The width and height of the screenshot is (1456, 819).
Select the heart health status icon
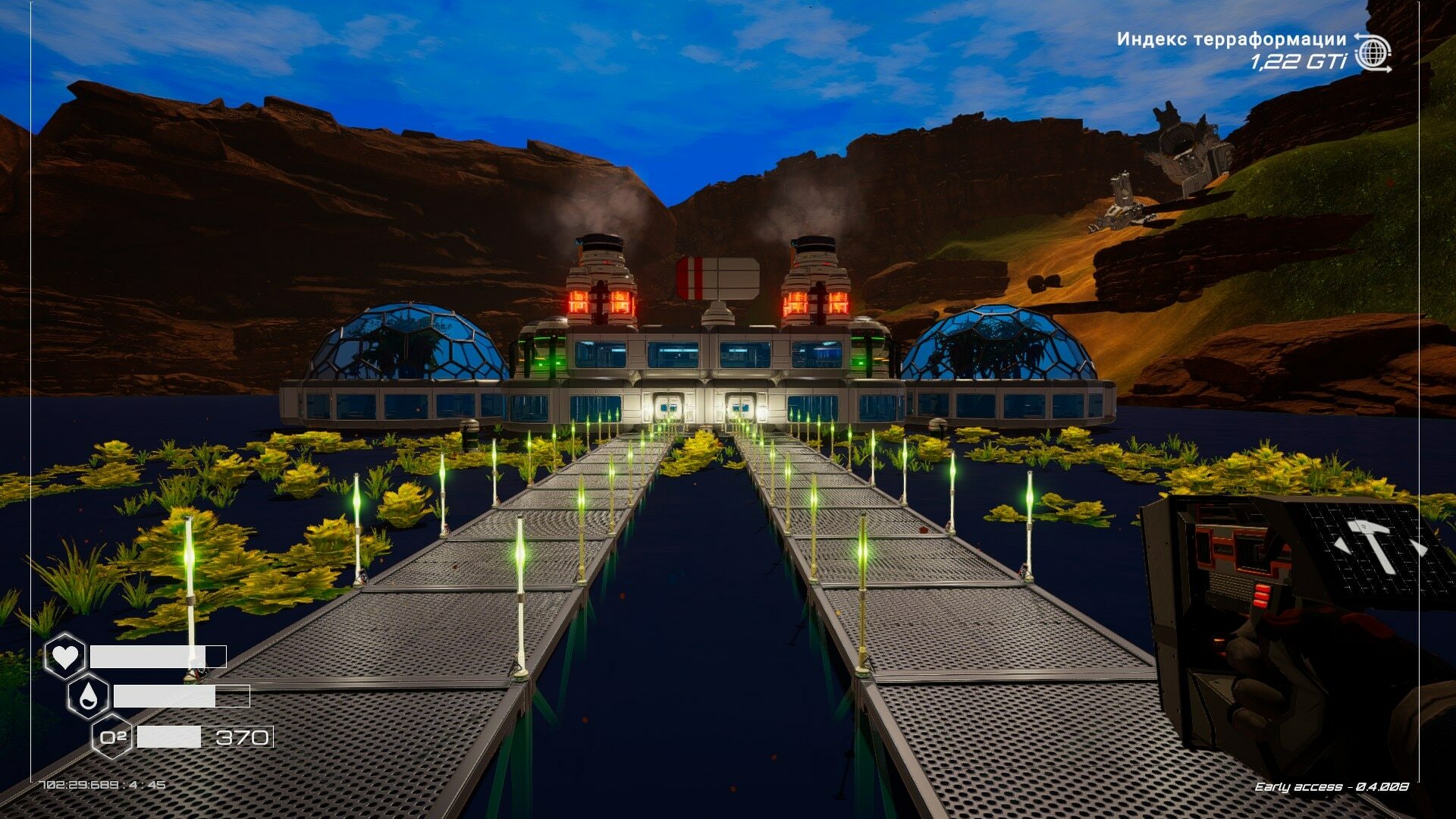click(x=64, y=656)
